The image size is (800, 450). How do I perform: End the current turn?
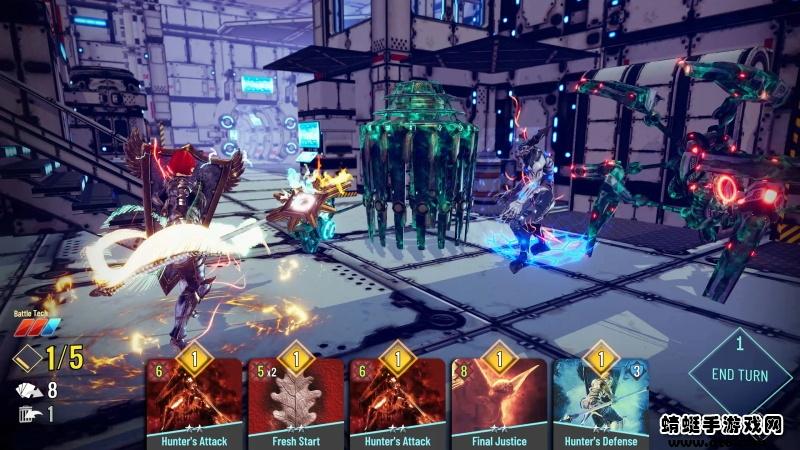(740, 375)
